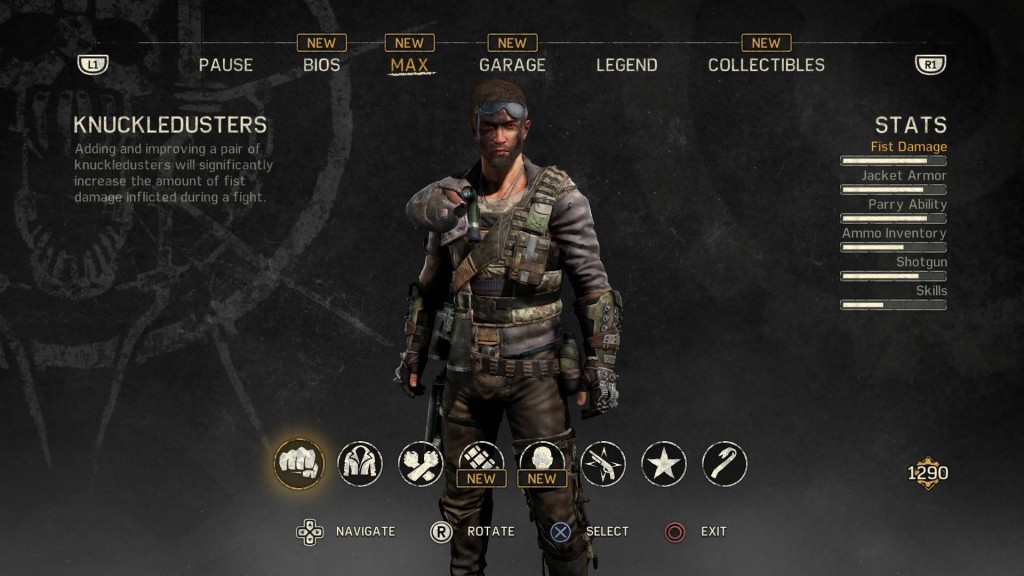Select Ammo Inventory in the stats list
Screen dimensions: 1024x576
pyautogui.click(x=894, y=233)
